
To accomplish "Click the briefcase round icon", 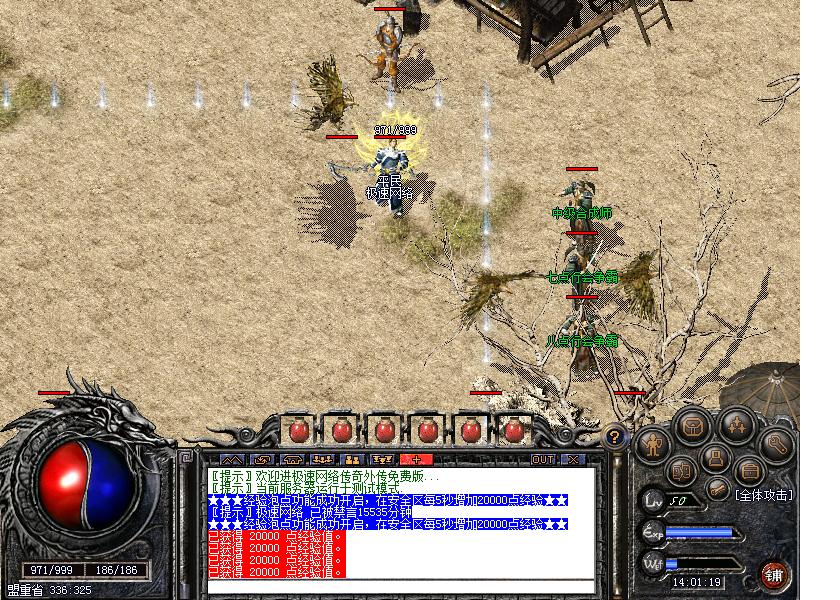I will tap(748, 470).
